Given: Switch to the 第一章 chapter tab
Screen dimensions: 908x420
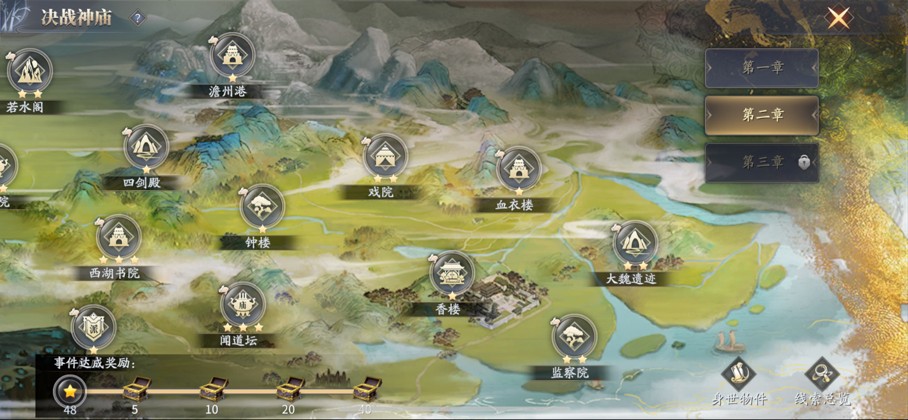Looking at the screenshot, I should (x=761, y=69).
